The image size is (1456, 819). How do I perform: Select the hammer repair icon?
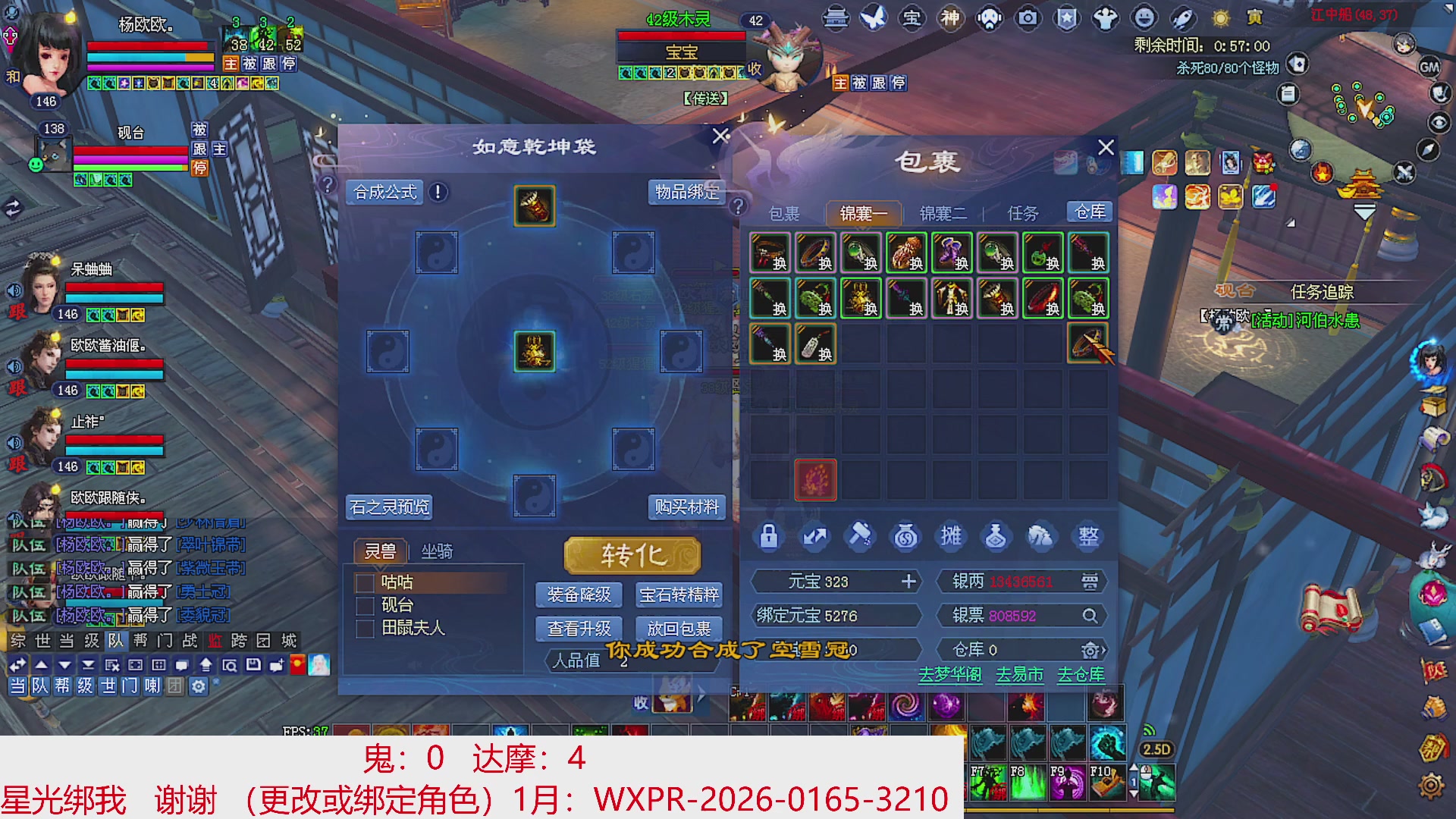[859, 536]
